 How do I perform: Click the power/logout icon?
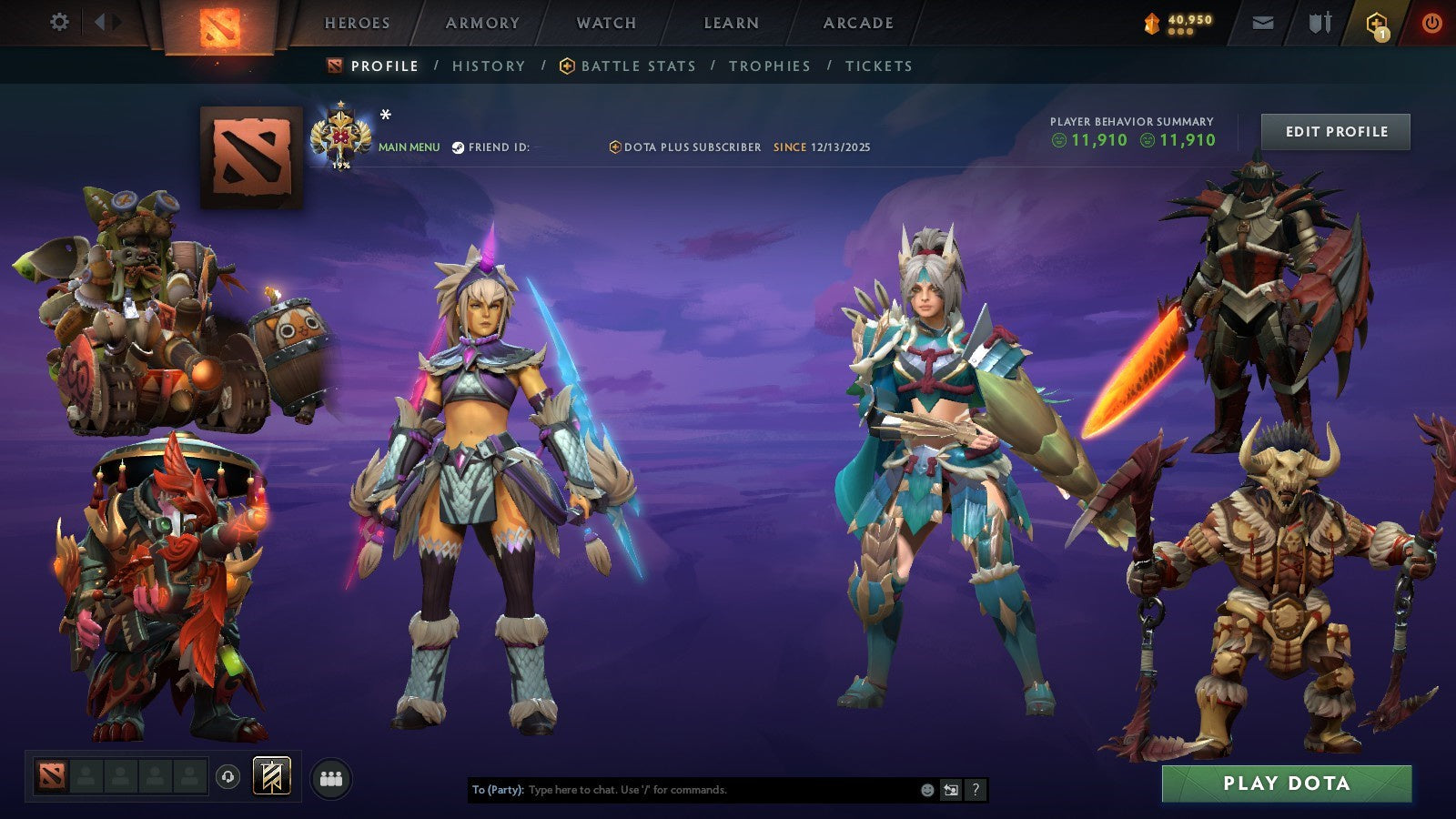1431,23
